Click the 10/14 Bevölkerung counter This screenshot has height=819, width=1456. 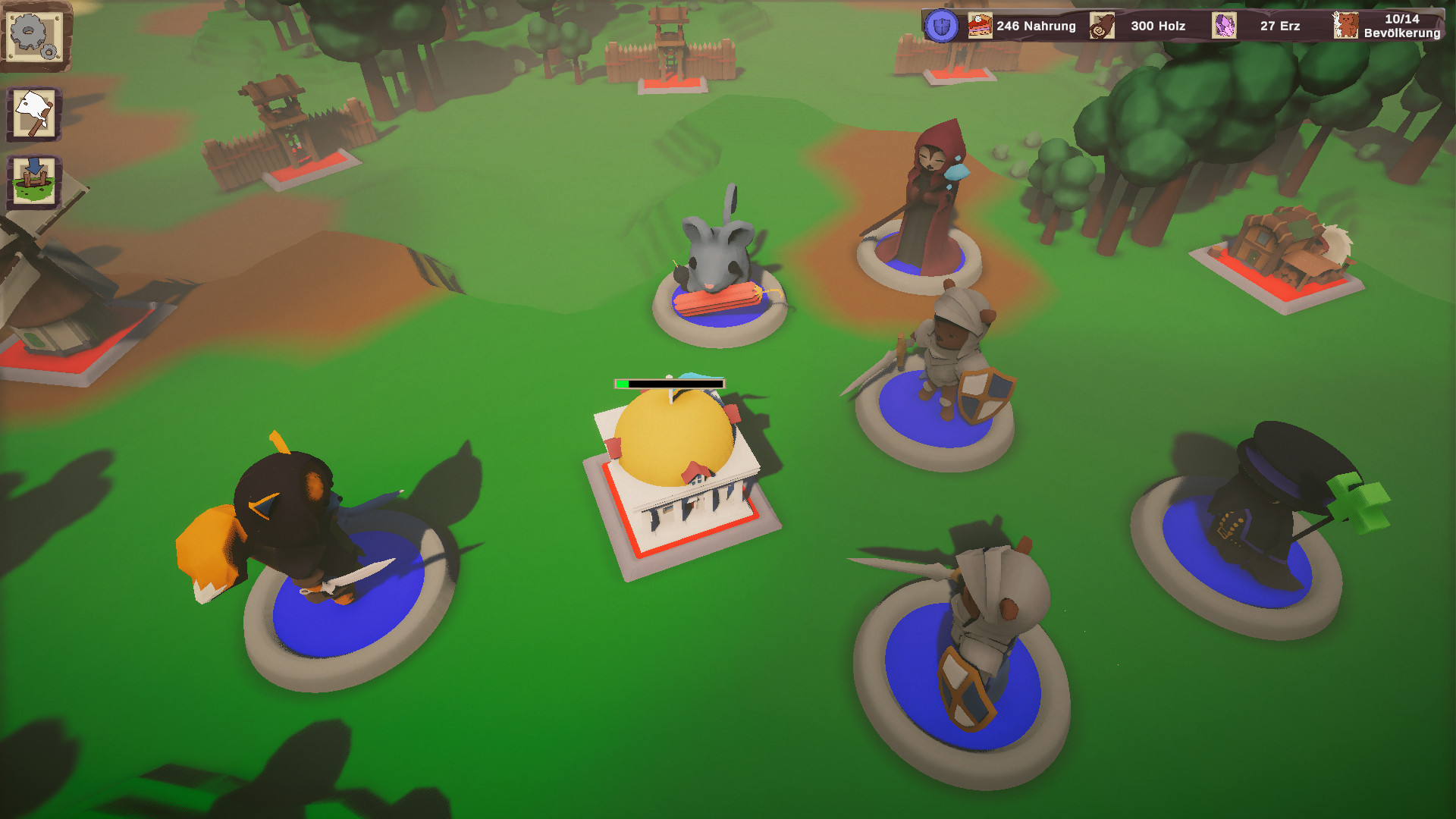click(1403, 25)
